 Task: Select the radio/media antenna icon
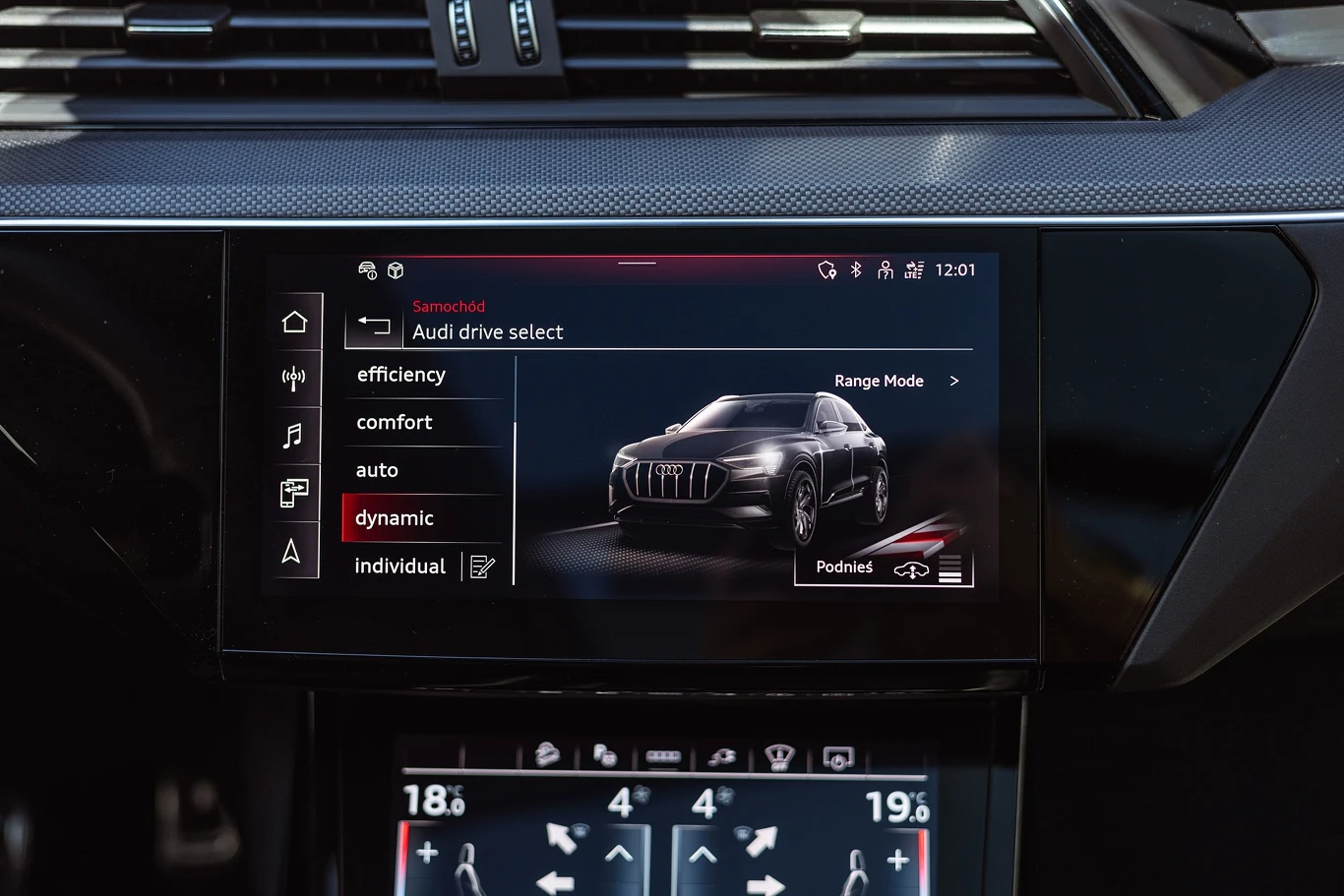[x=294, y=379]
